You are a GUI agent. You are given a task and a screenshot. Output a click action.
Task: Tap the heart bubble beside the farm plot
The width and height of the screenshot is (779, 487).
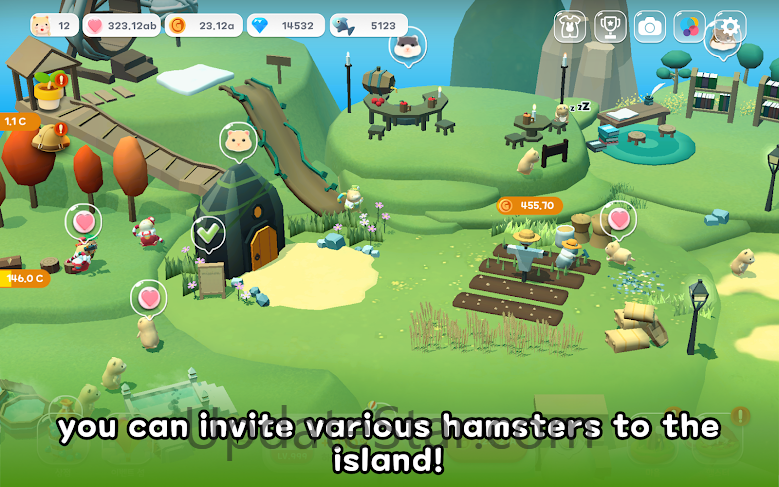point(619,218)
